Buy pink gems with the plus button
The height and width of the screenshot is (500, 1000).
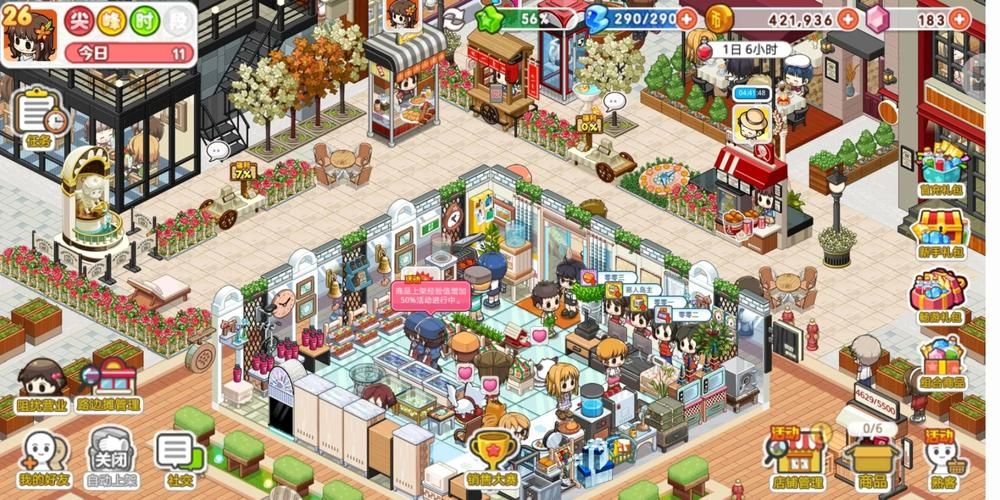click(958, 19)
